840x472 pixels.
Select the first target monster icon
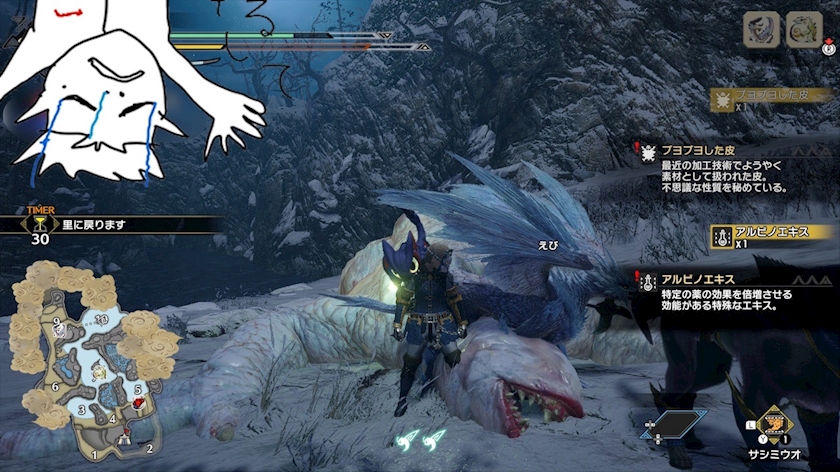click(761, 30)
